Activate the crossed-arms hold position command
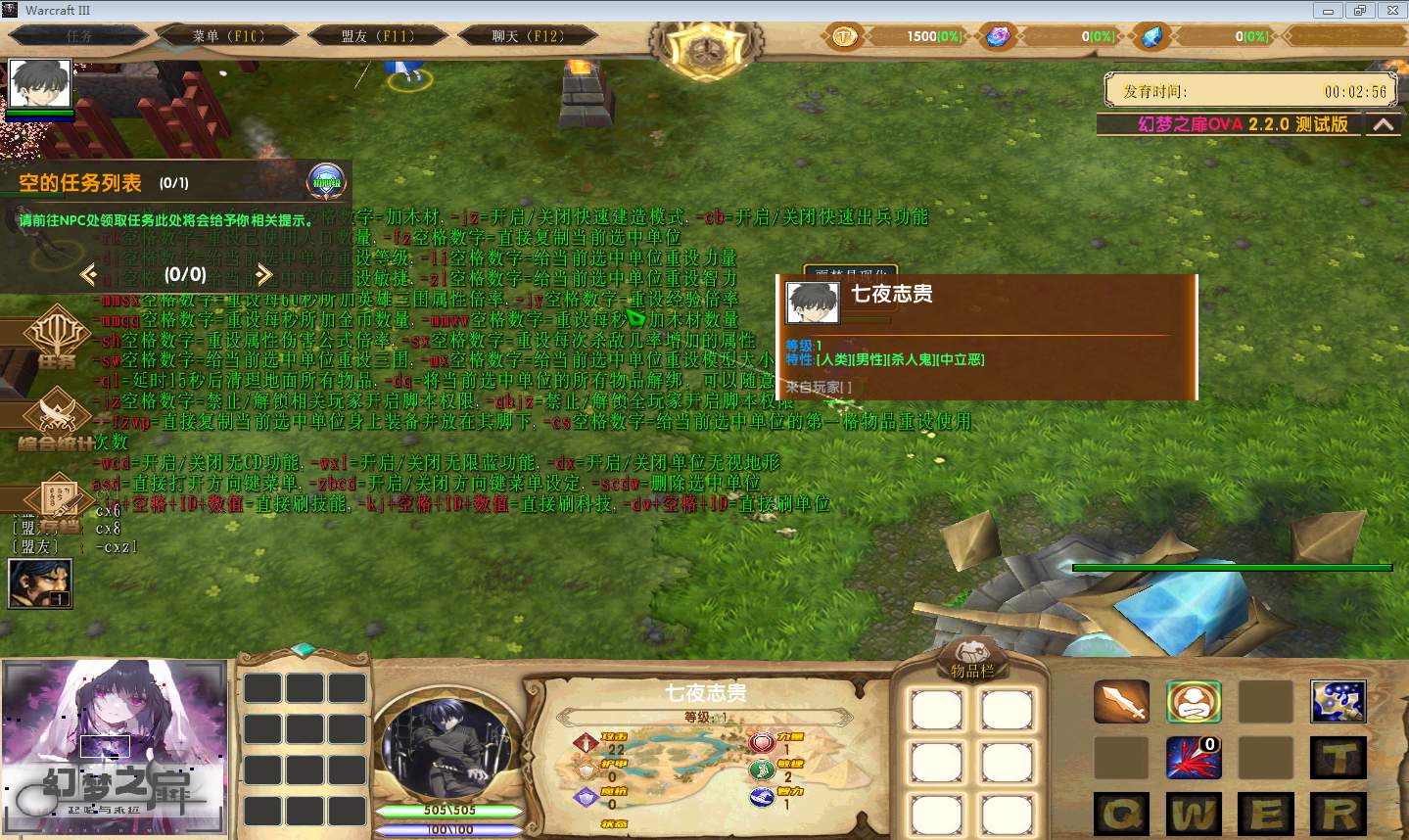1409x840 pixels. (1194, 702)
